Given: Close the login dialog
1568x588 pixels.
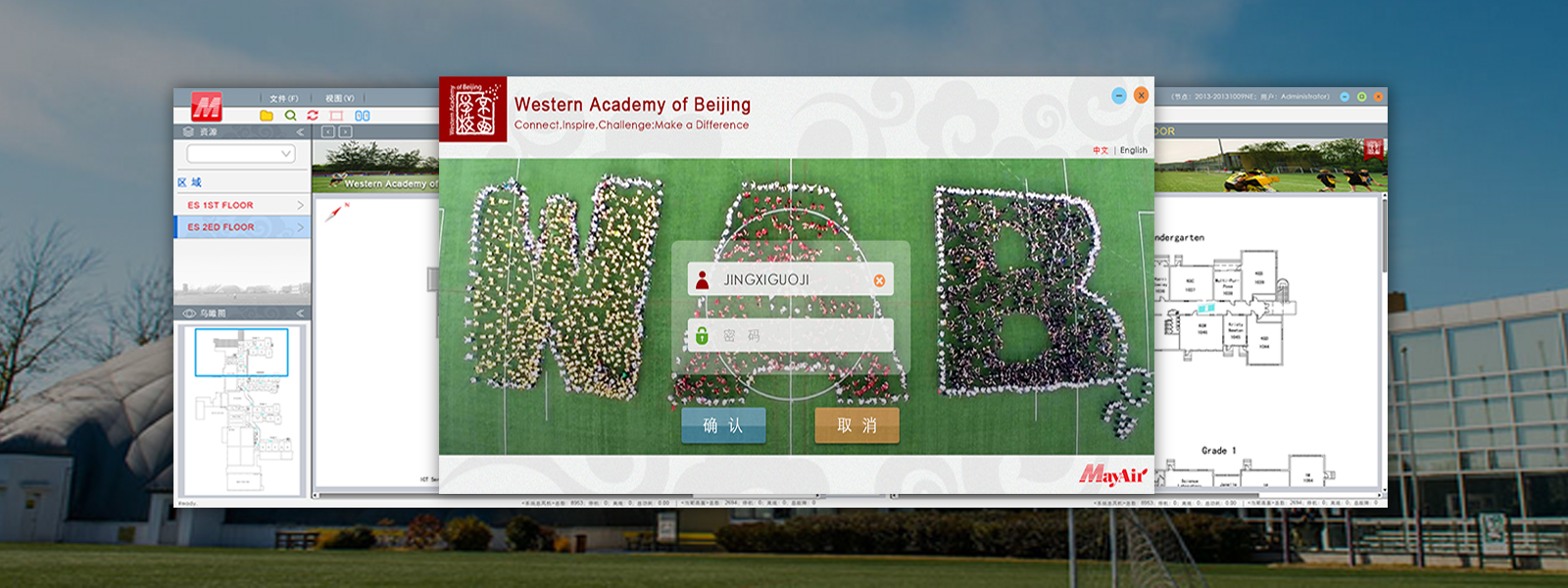Looking at the screenshot, I should pos(1141,95).
